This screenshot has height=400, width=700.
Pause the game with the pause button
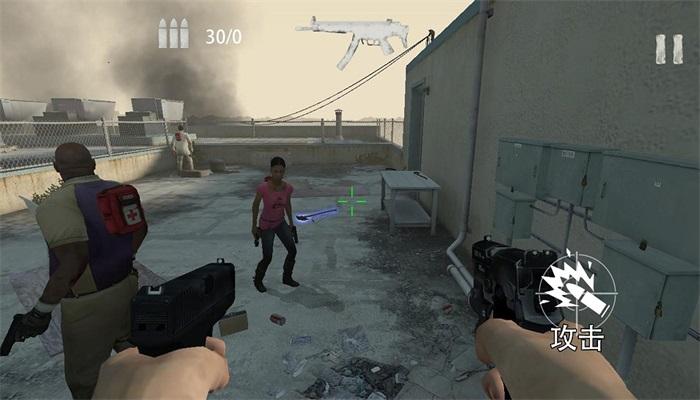click(x=668, y=49)
